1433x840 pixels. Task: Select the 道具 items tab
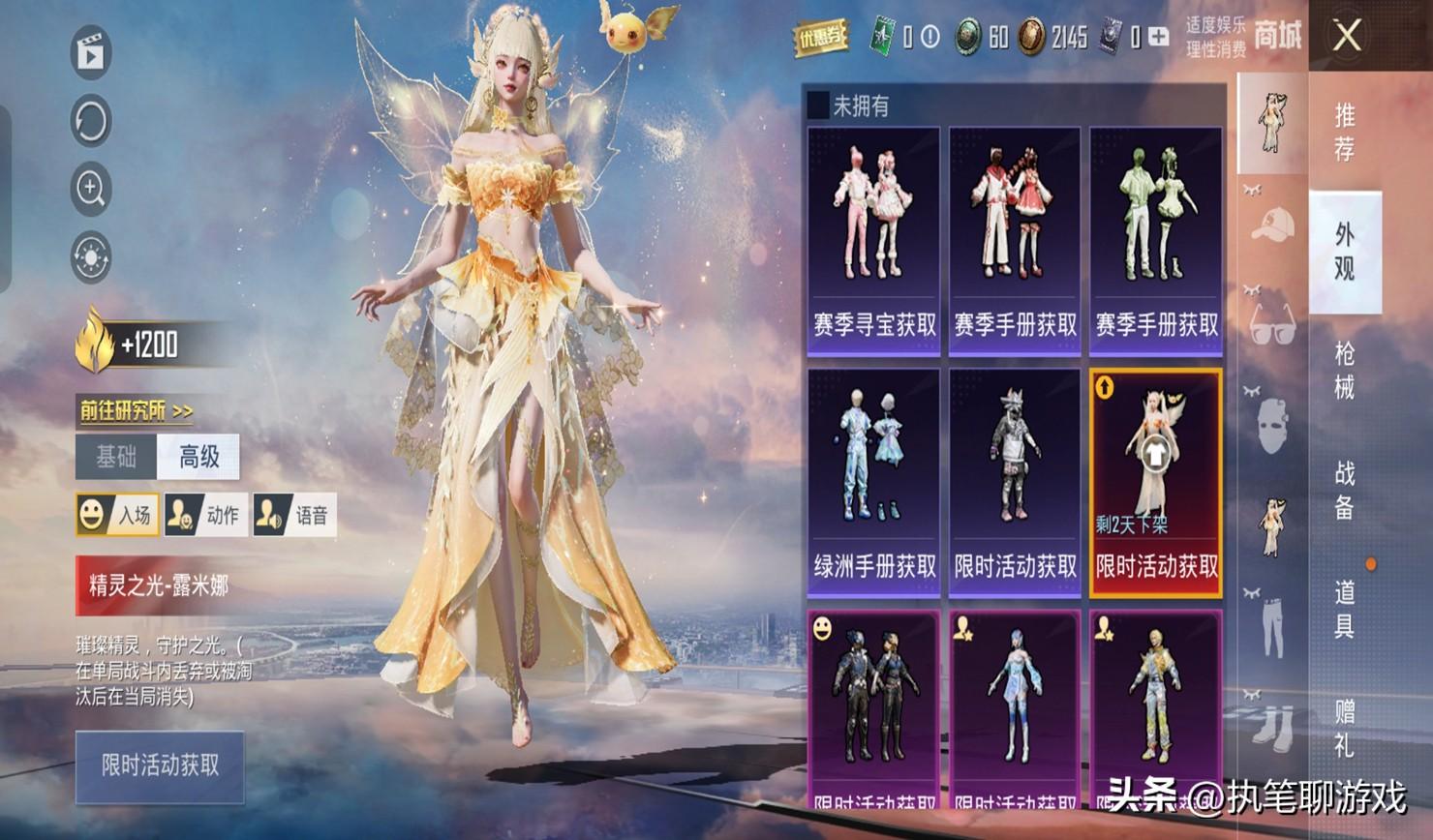click(1344, 610)
